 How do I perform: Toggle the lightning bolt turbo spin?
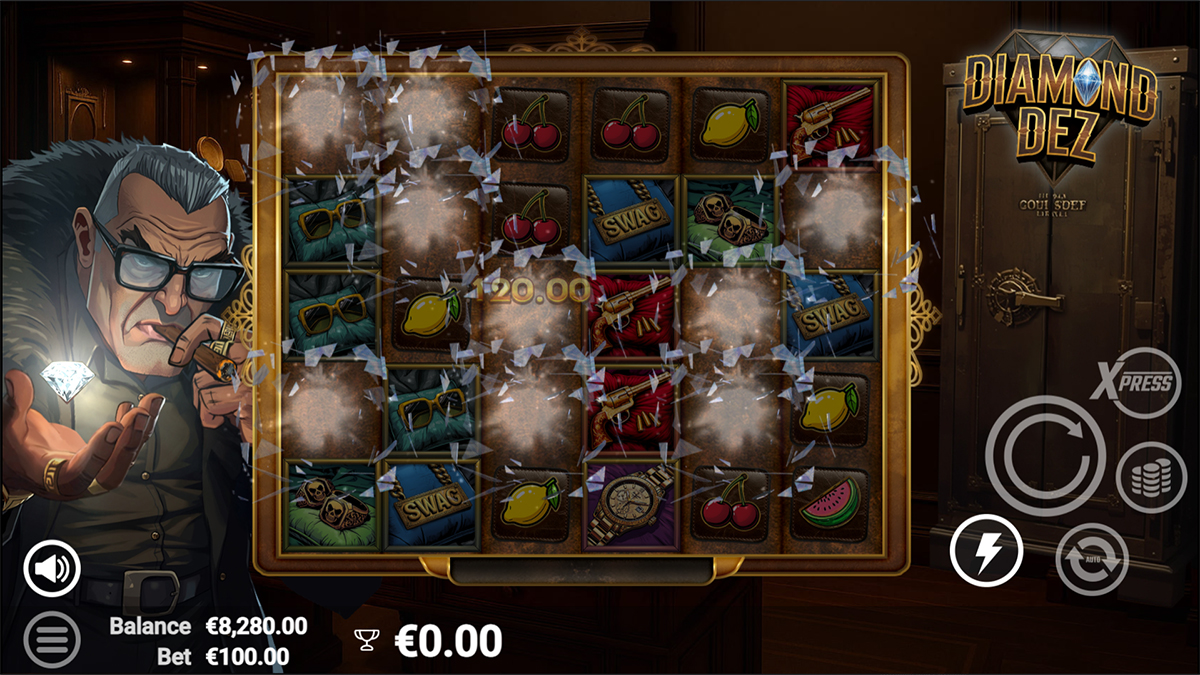point(986,551)
